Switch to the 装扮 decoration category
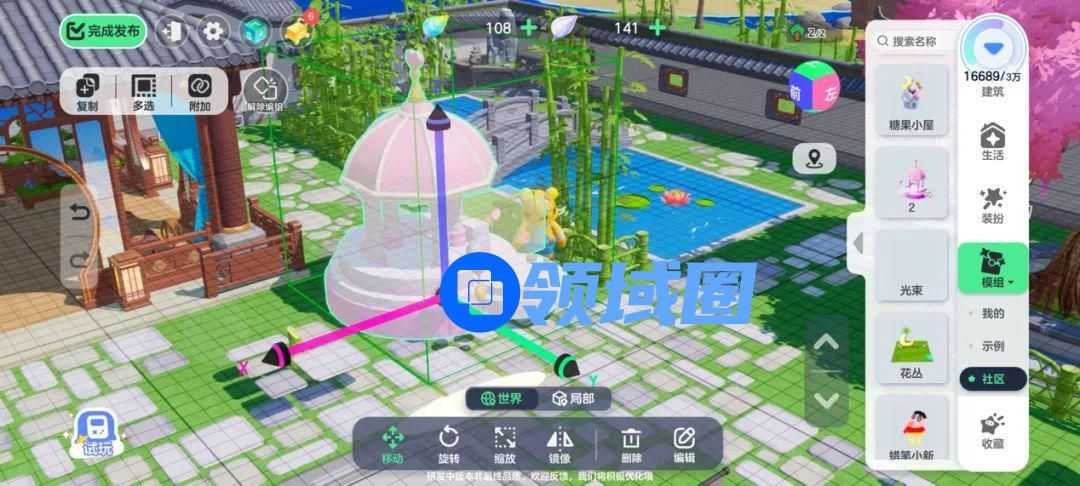The width and height of the screenshot is (1080, 486). pos(993,203)
